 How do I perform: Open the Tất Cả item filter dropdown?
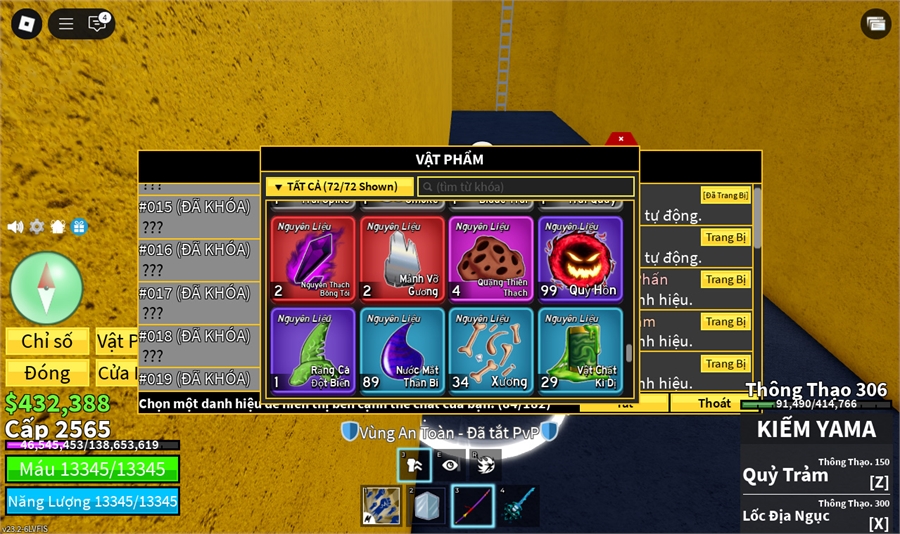[340, 187]
